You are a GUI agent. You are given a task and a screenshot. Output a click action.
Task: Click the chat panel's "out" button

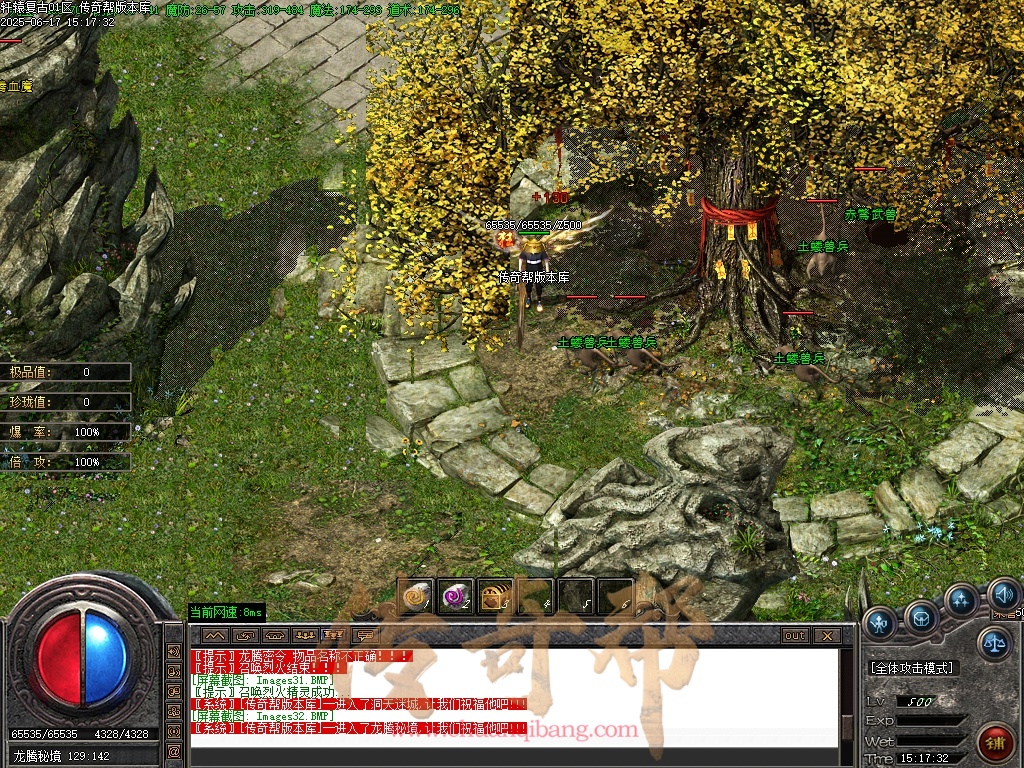(x=795, y=636)
